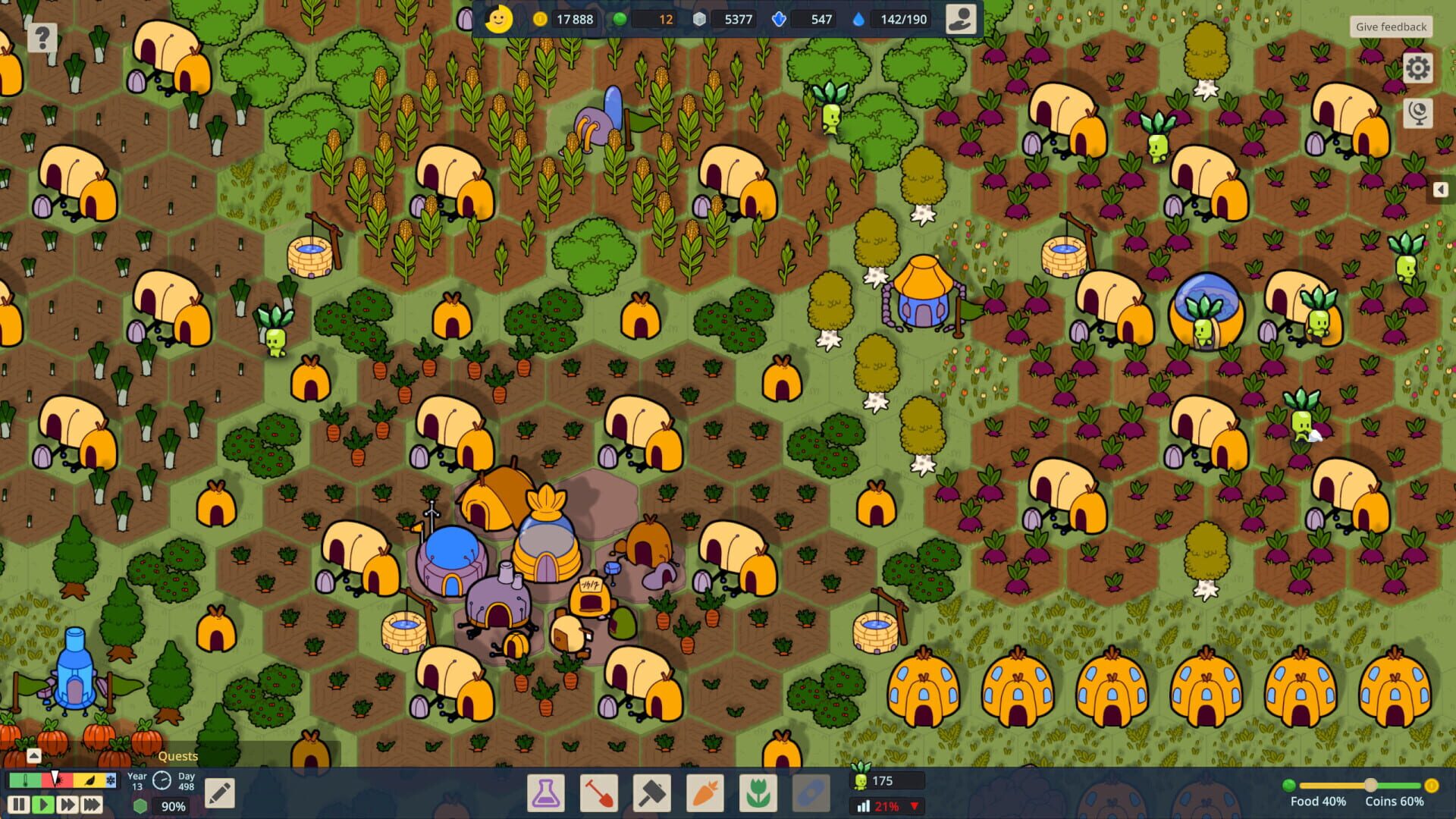
Task: Click the grayed-out chain link tool
Action: point(812,792)
